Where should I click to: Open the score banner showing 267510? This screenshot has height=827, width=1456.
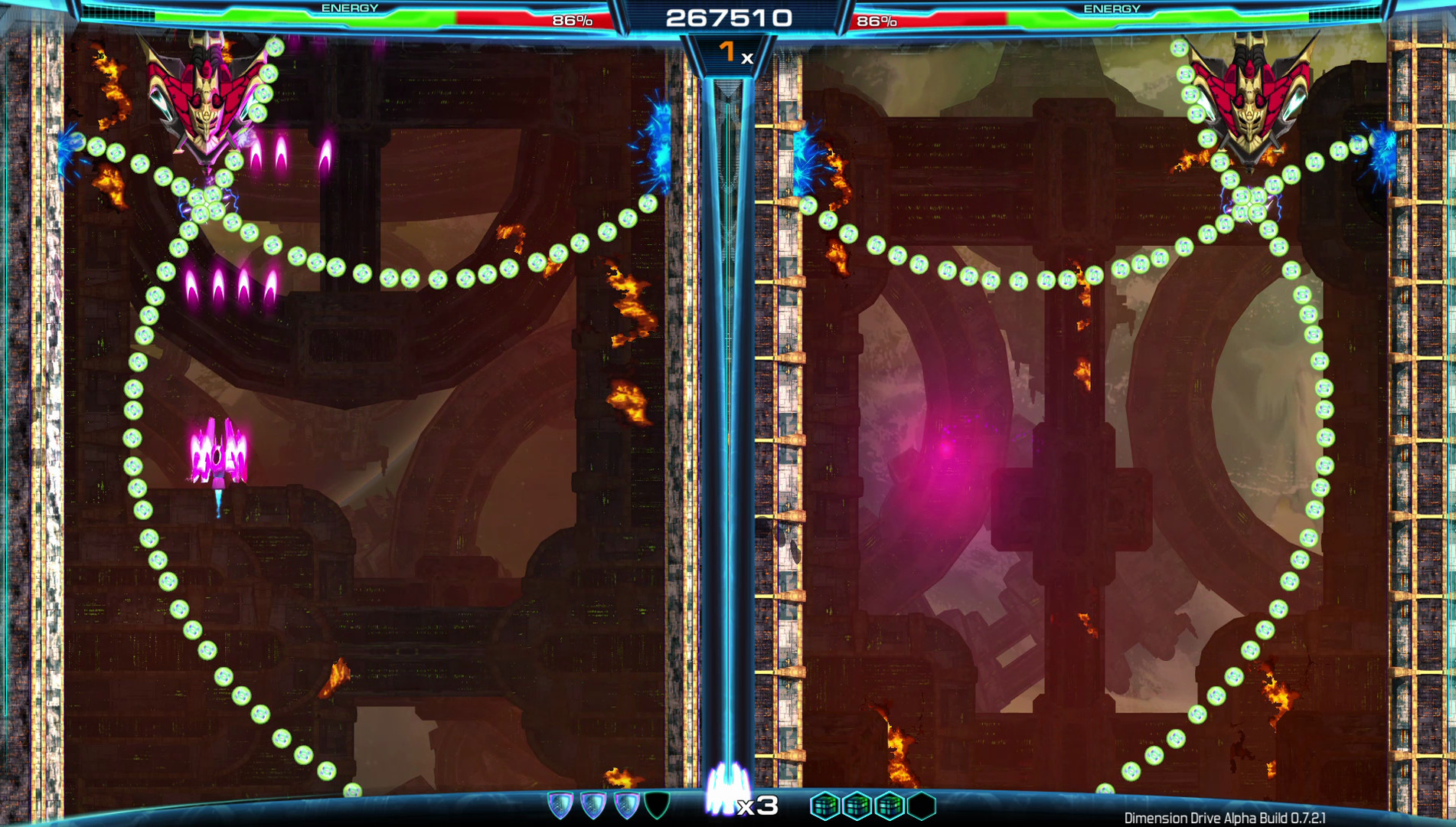tap(728, 17)
